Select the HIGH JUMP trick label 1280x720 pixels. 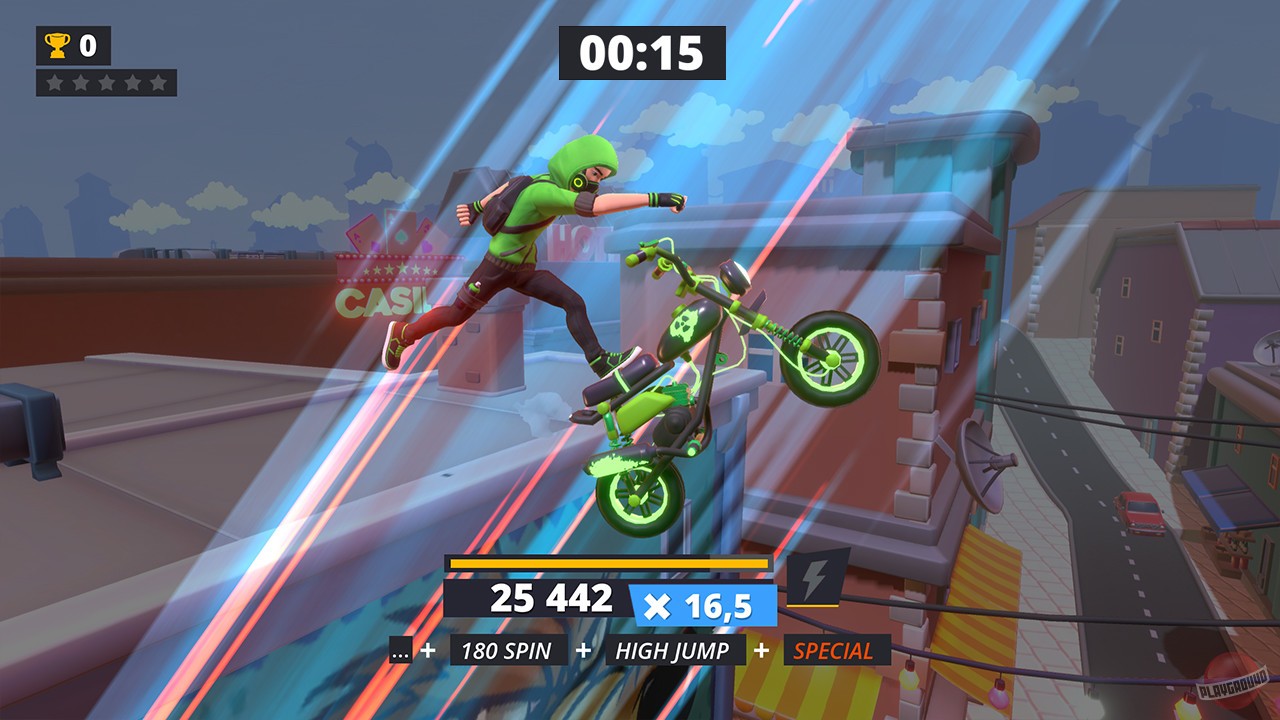[x=674, y=650]
